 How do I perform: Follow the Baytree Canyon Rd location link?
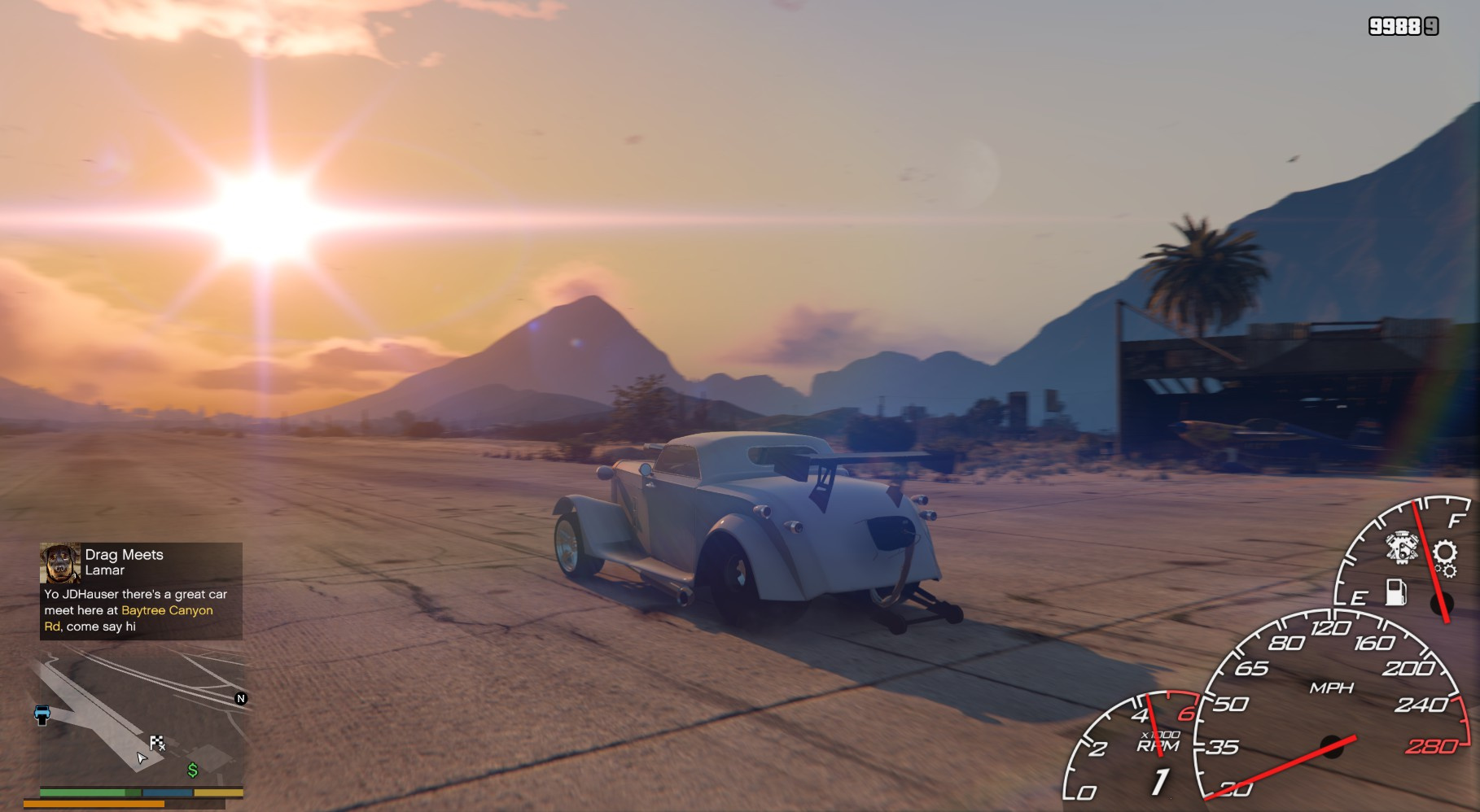[166, 610]
